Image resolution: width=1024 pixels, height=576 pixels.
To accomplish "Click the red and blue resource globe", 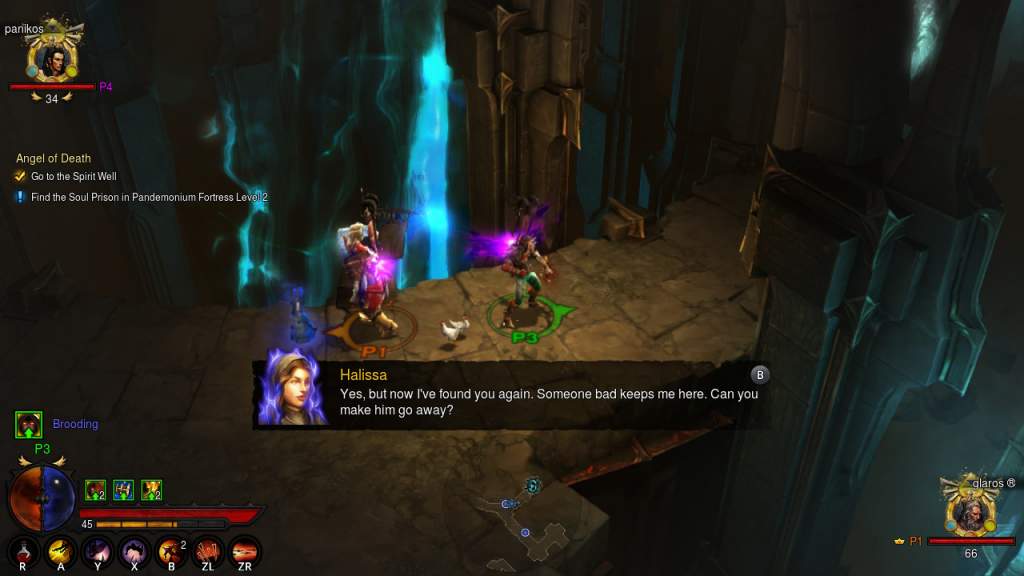I will (x=42, y=497).
